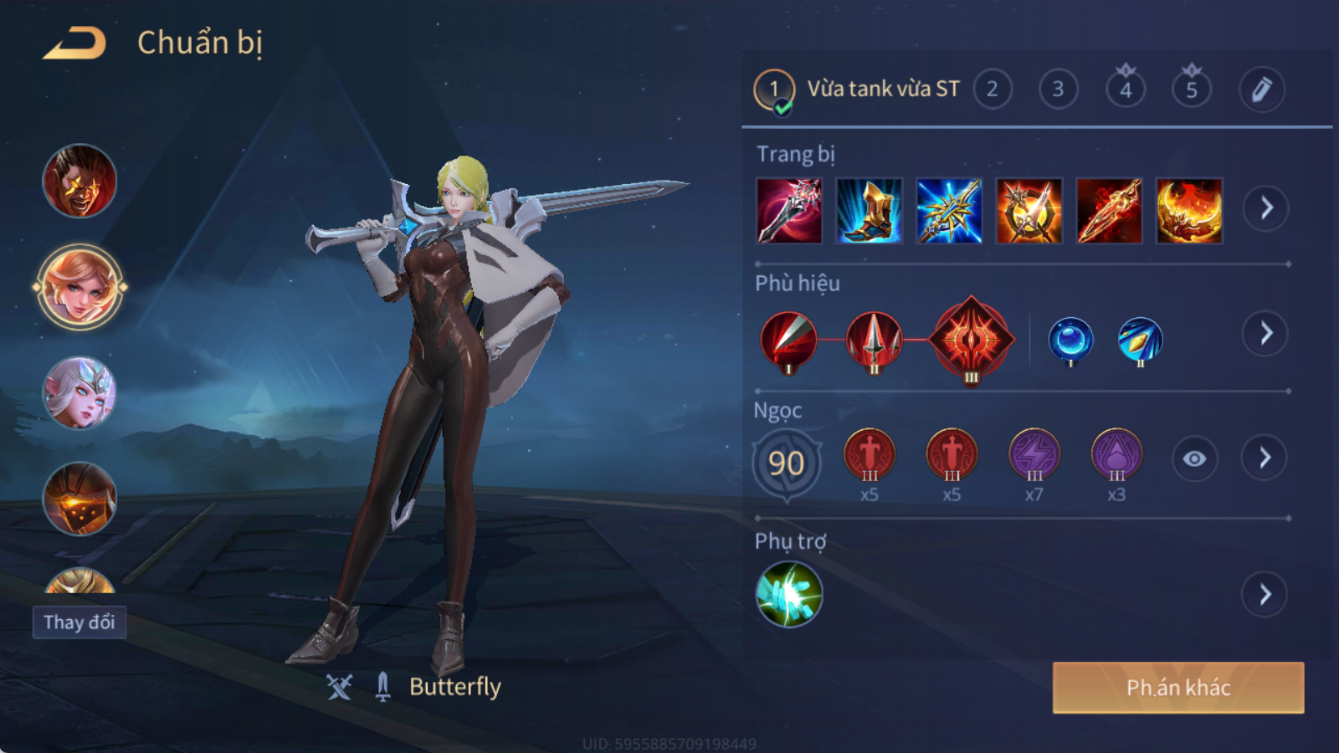Click the Thay đổi change button
This screenshot has width=1339, height=753.
[79, 622]
